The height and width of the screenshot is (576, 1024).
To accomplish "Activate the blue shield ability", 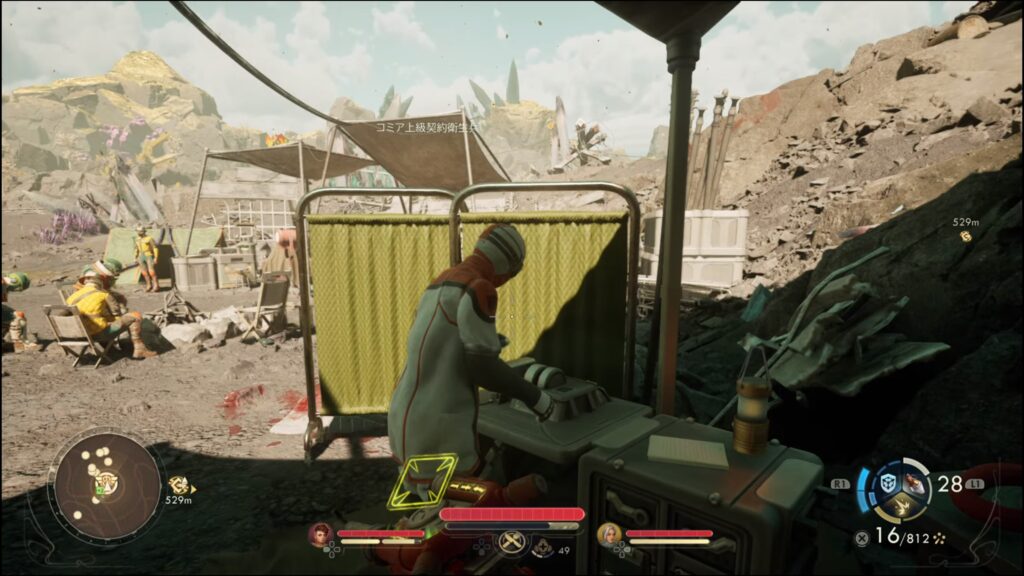I will point(888,484).
